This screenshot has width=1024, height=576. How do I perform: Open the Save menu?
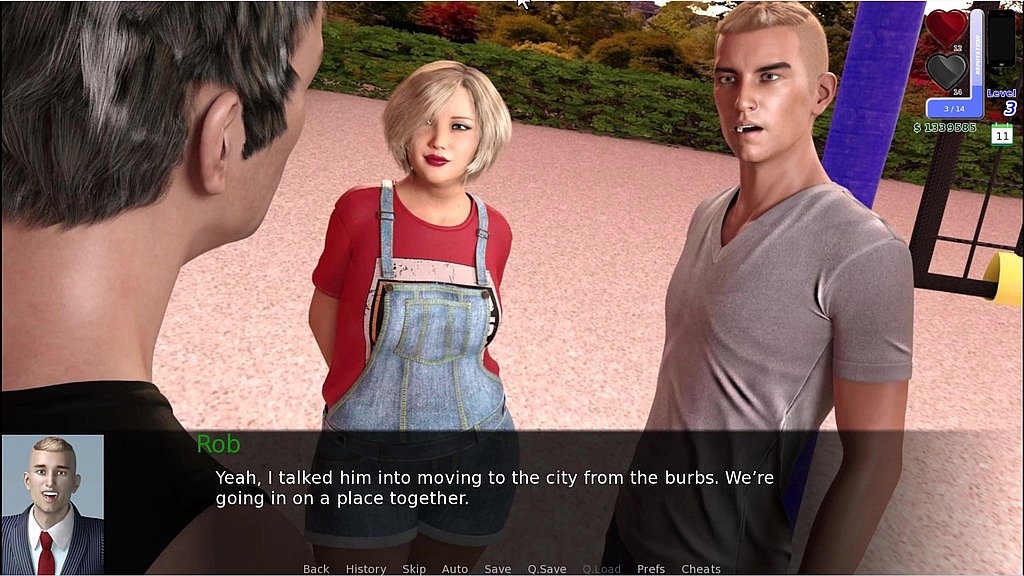(498, 569)
